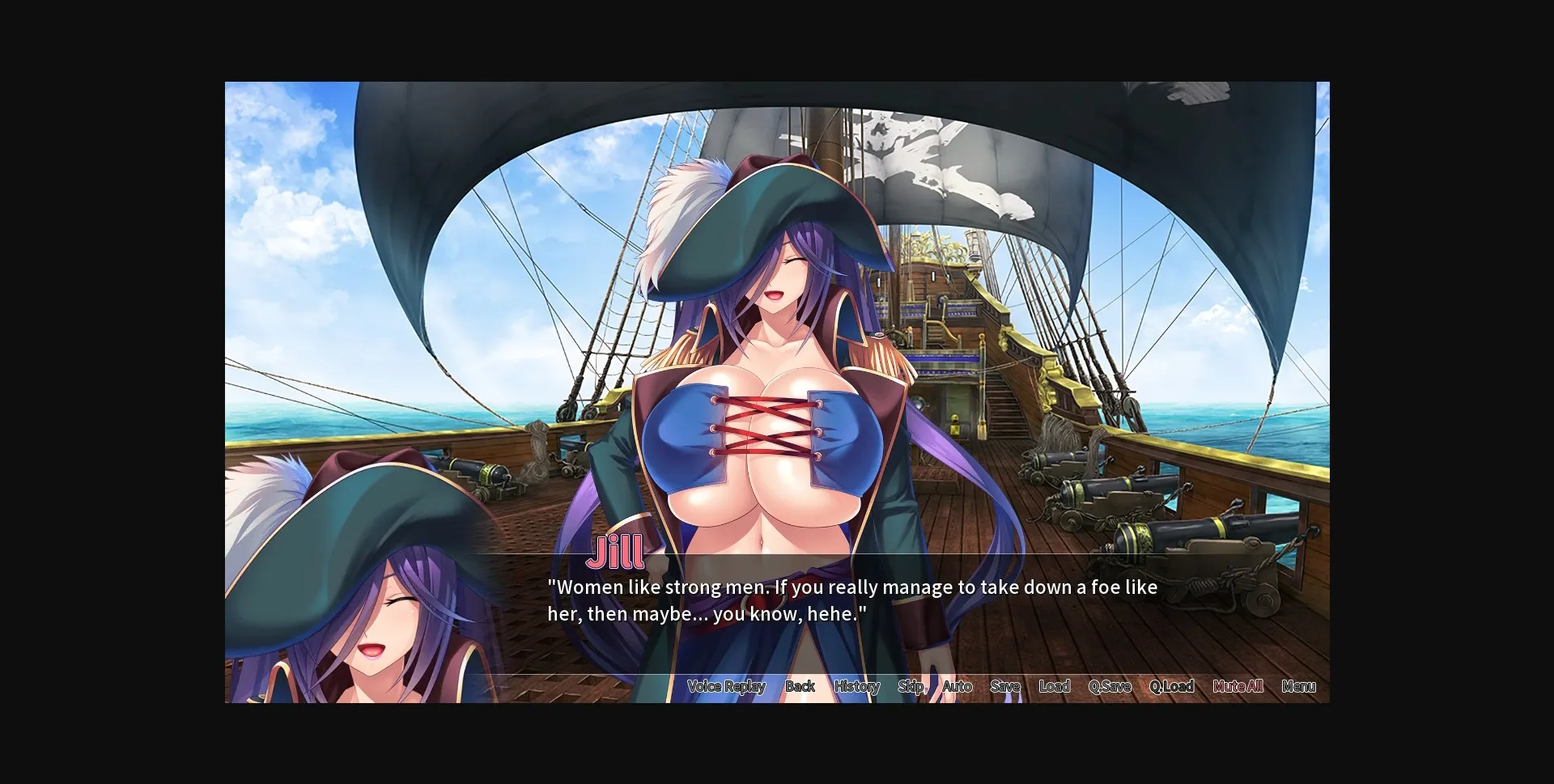
Task: Open the game Menu
Action: 1299,686
